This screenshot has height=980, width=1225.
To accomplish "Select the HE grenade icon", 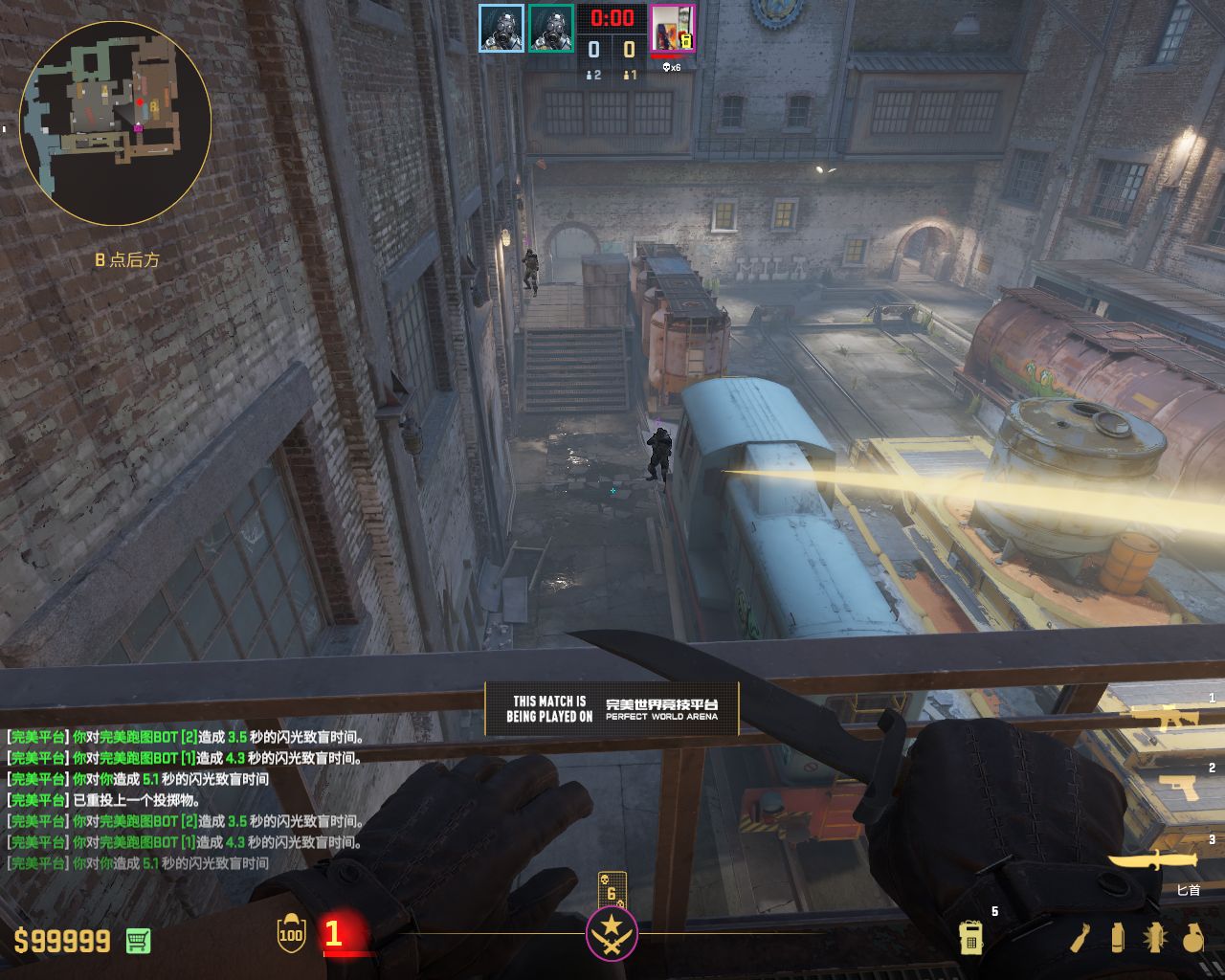I will click(1192, 938).
